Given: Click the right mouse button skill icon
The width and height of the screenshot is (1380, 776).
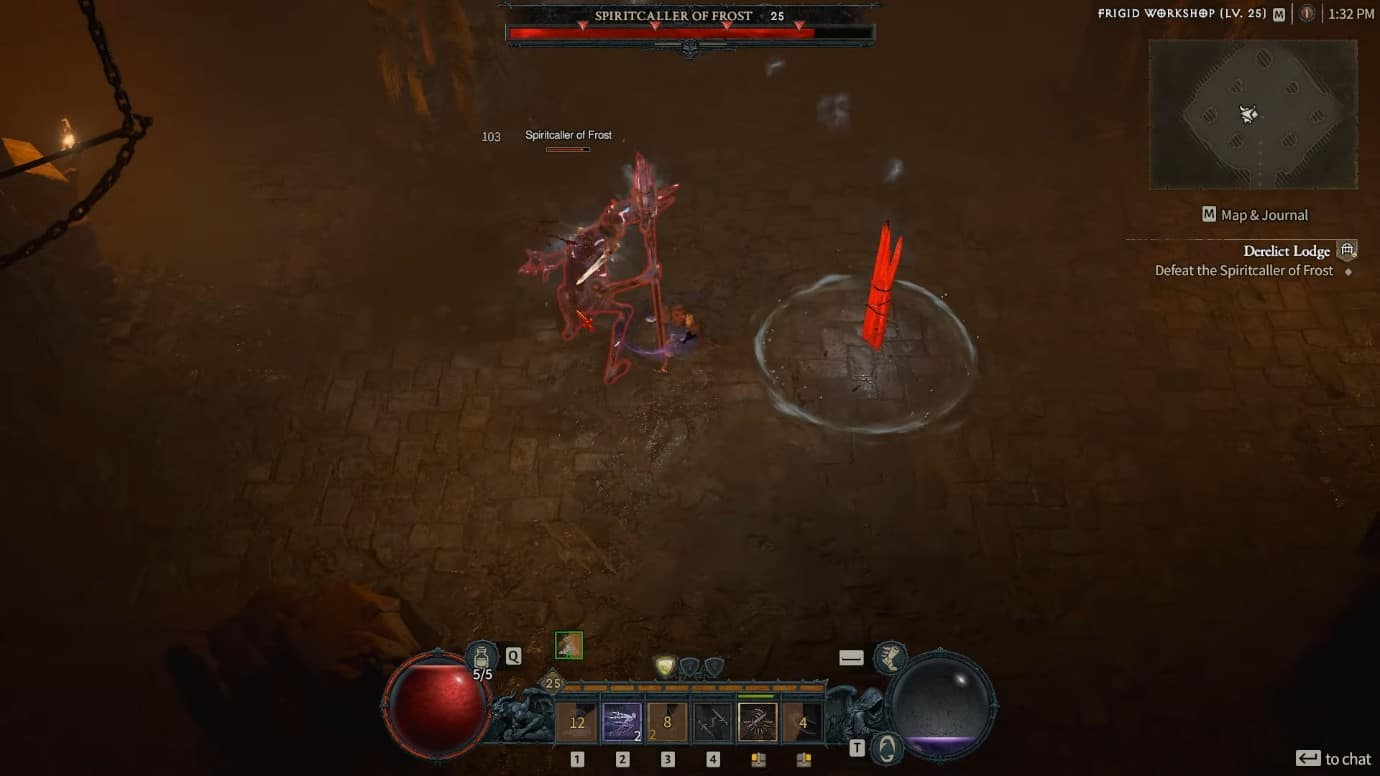Looking at the screenshot, I should point(803,719).
